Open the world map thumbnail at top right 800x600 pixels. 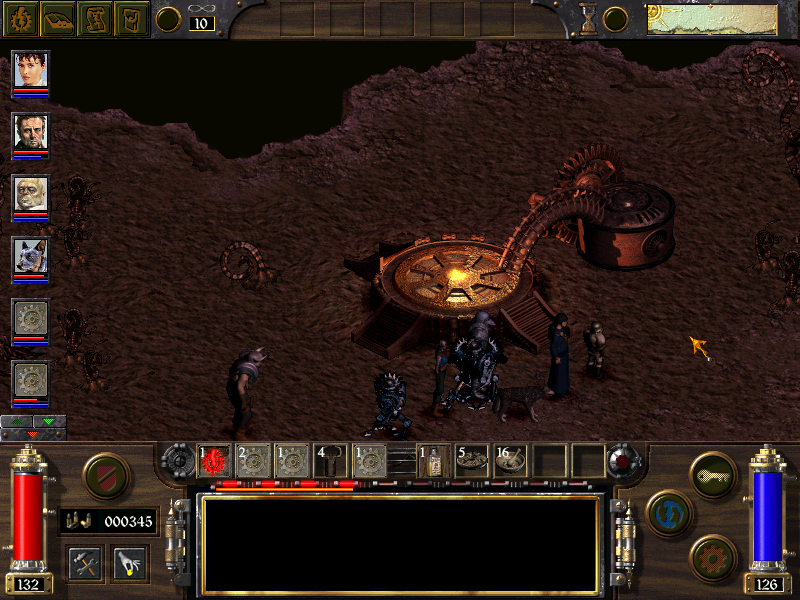click(711, 19)
